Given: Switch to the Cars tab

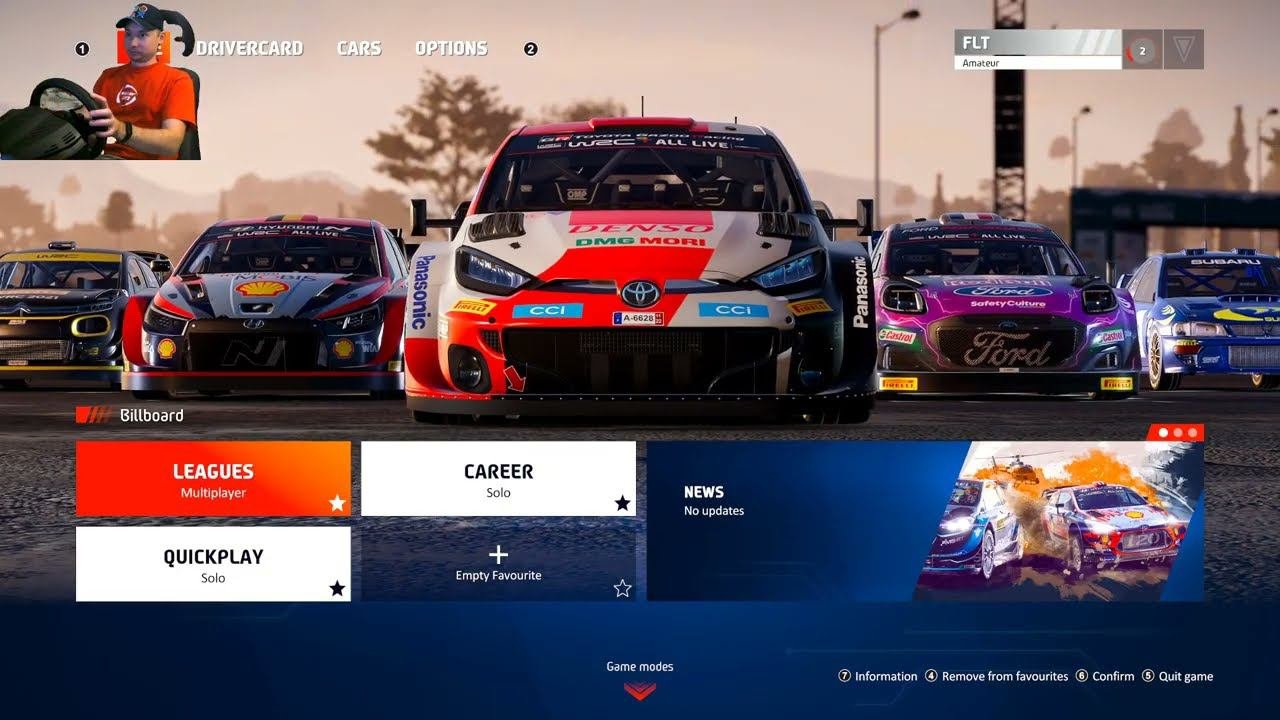Looking at the screenshot, I should 359,48.
